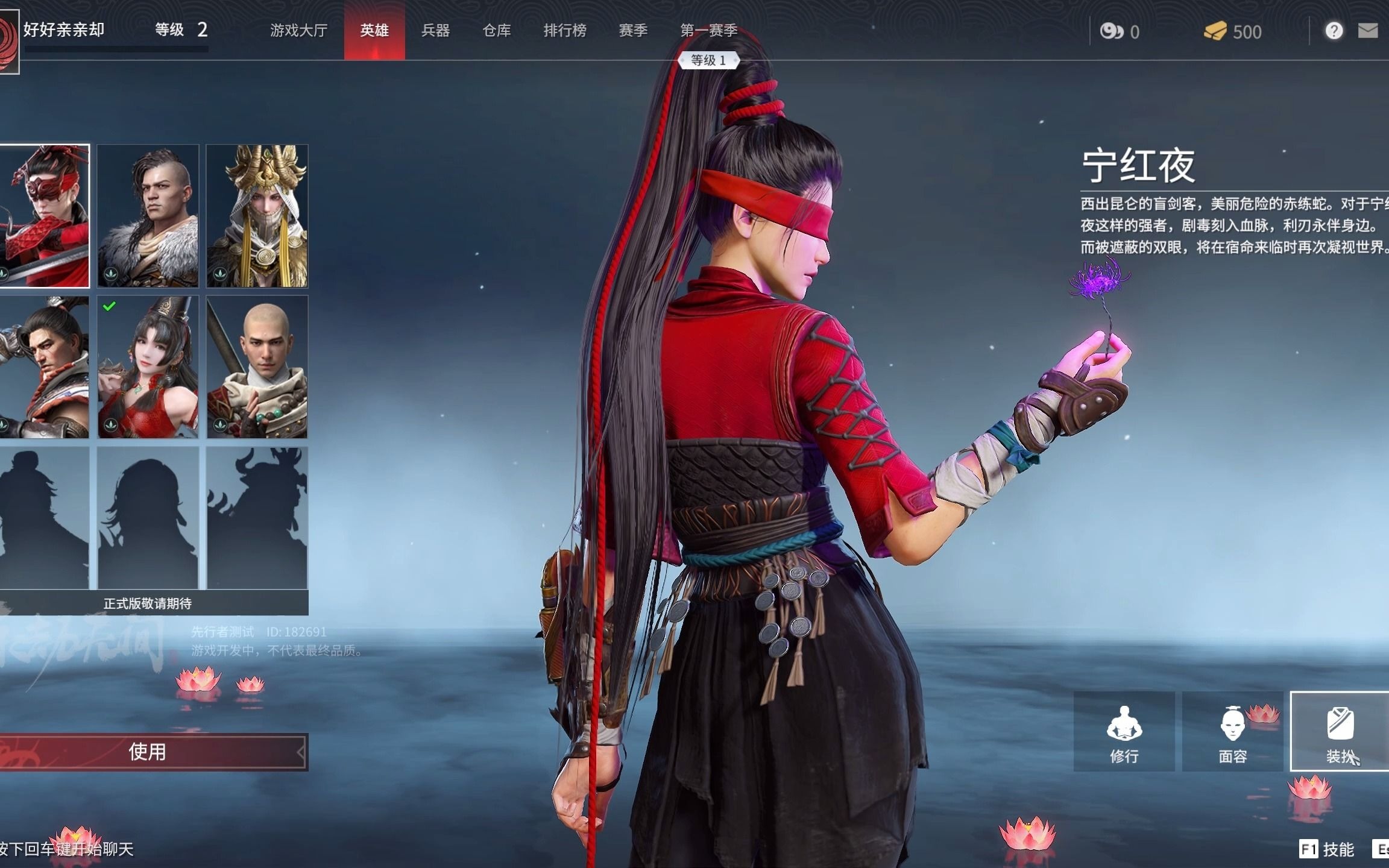Select the bald monk hero portrait
Image resolution: width=1389 pixels, height=868 pixels.
(x=257, y=366)
